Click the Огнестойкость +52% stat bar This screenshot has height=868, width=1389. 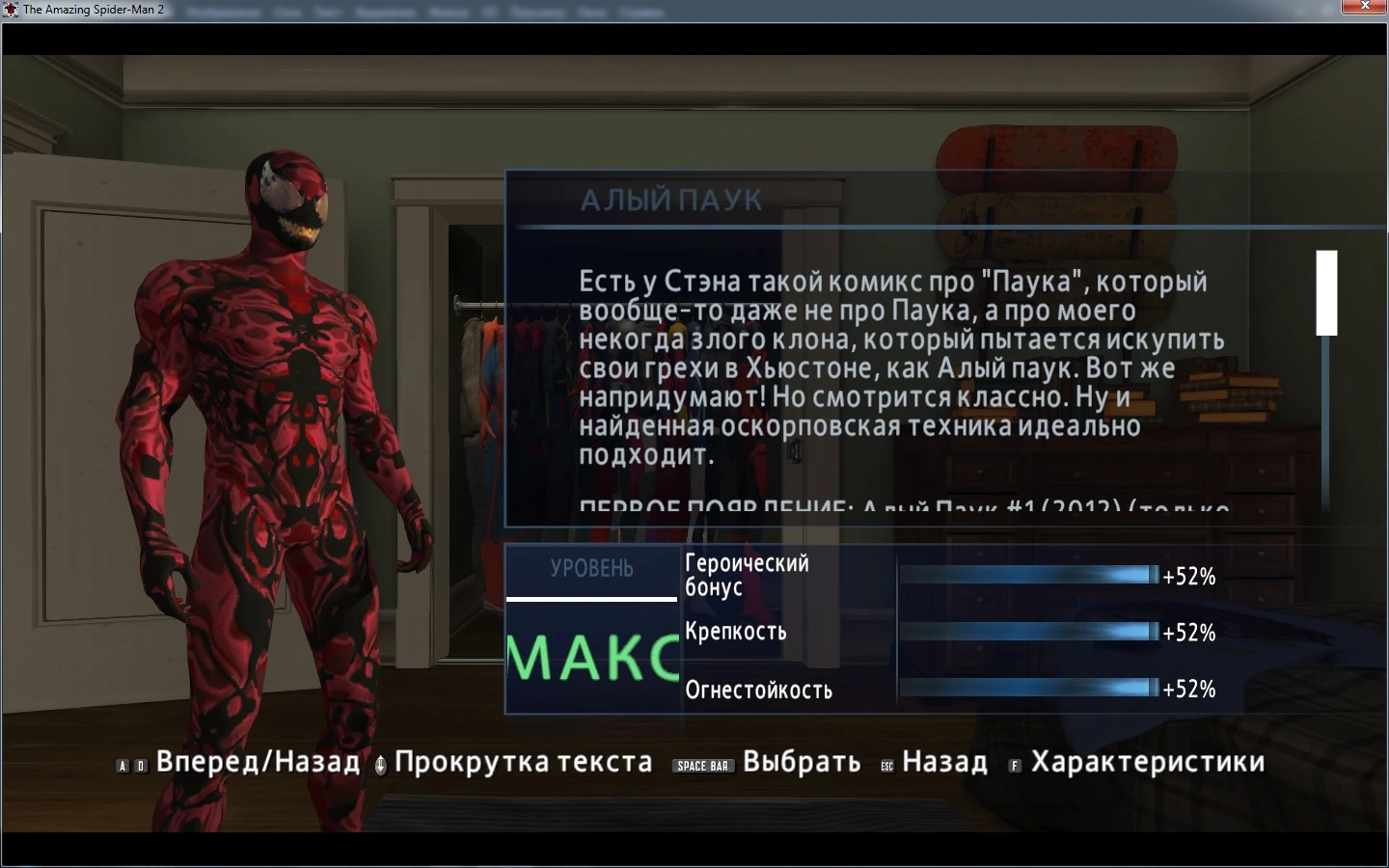click(1025, 689)
